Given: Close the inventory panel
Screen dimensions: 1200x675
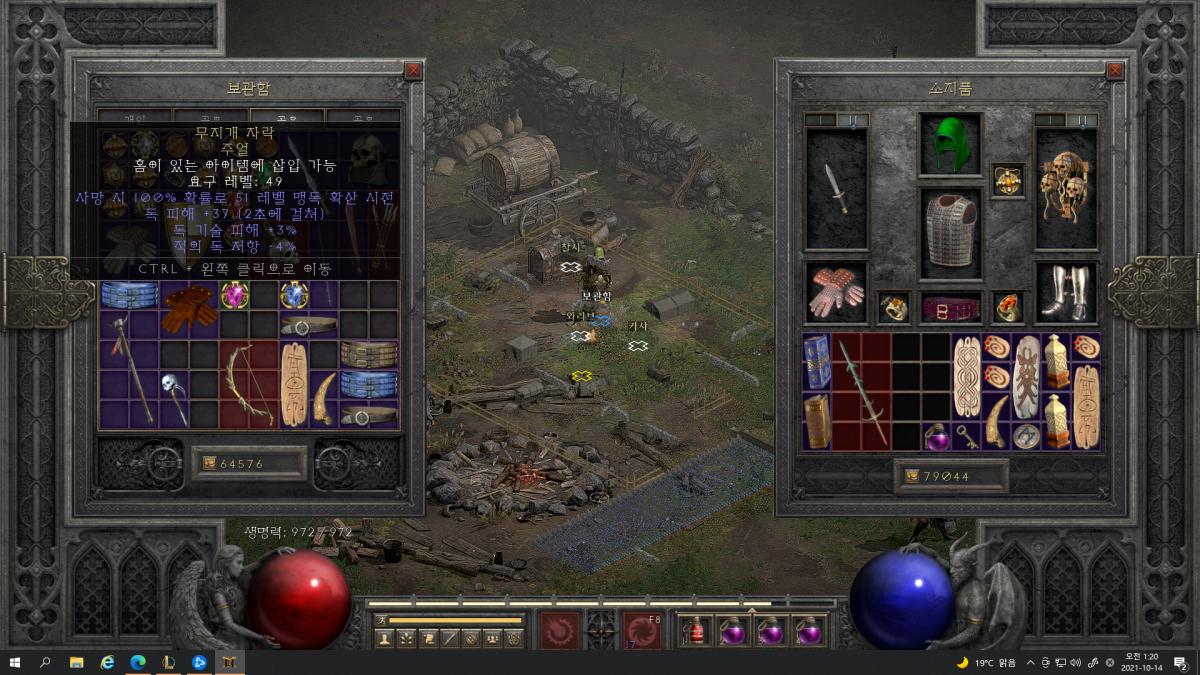Looking at the screenshot, I should tap(1116, 71).
